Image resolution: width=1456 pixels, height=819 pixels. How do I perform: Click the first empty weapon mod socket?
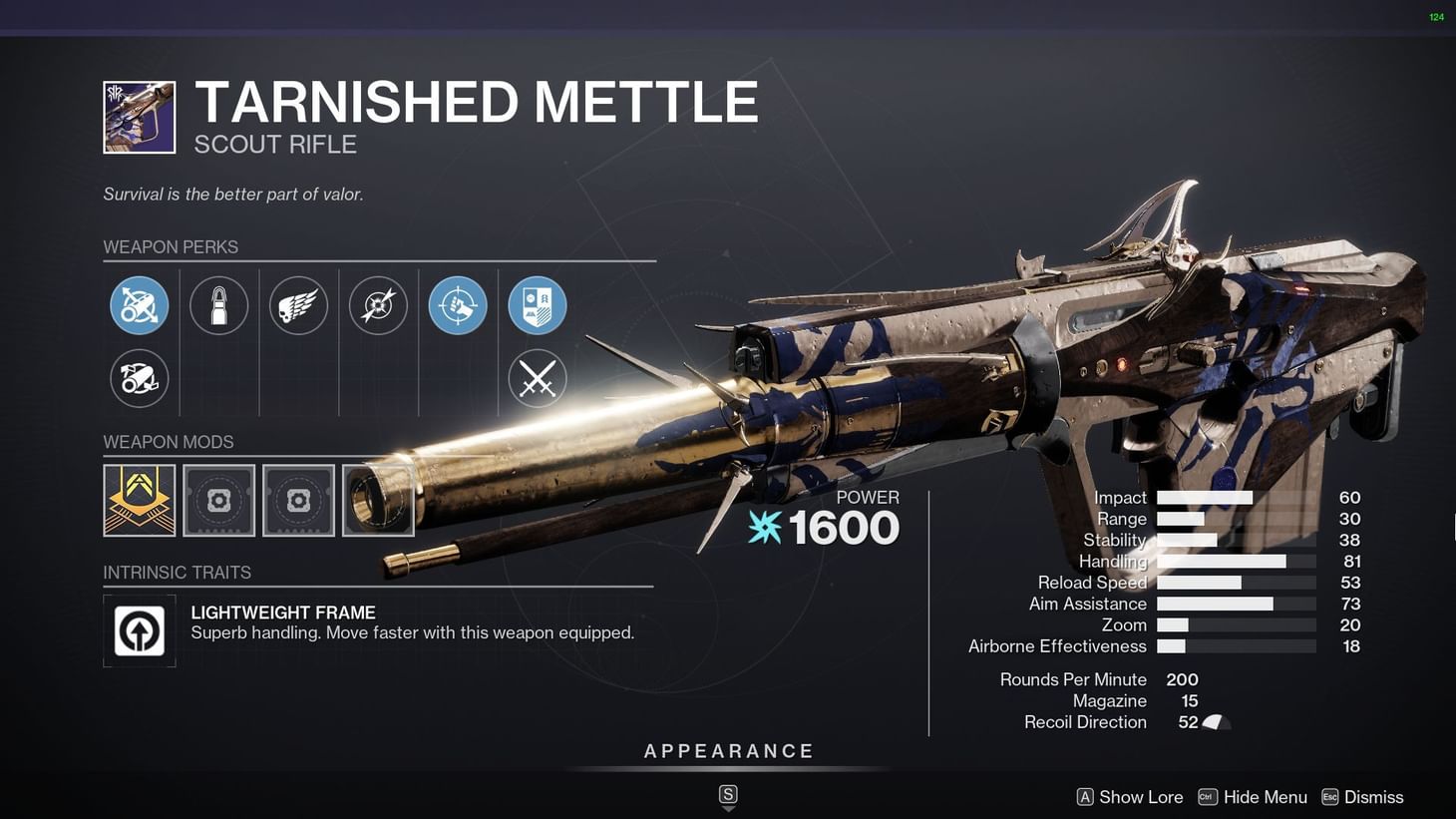click(x=218, y=499)
